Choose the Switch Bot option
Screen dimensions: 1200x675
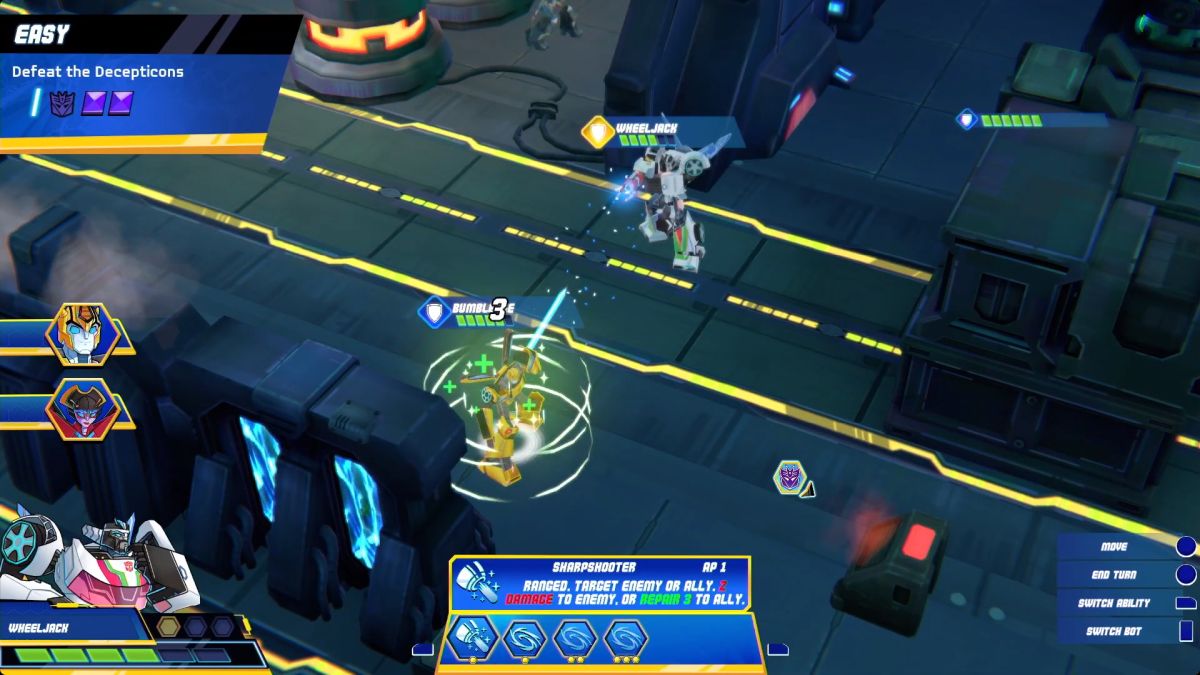[x=1112, y=631]
